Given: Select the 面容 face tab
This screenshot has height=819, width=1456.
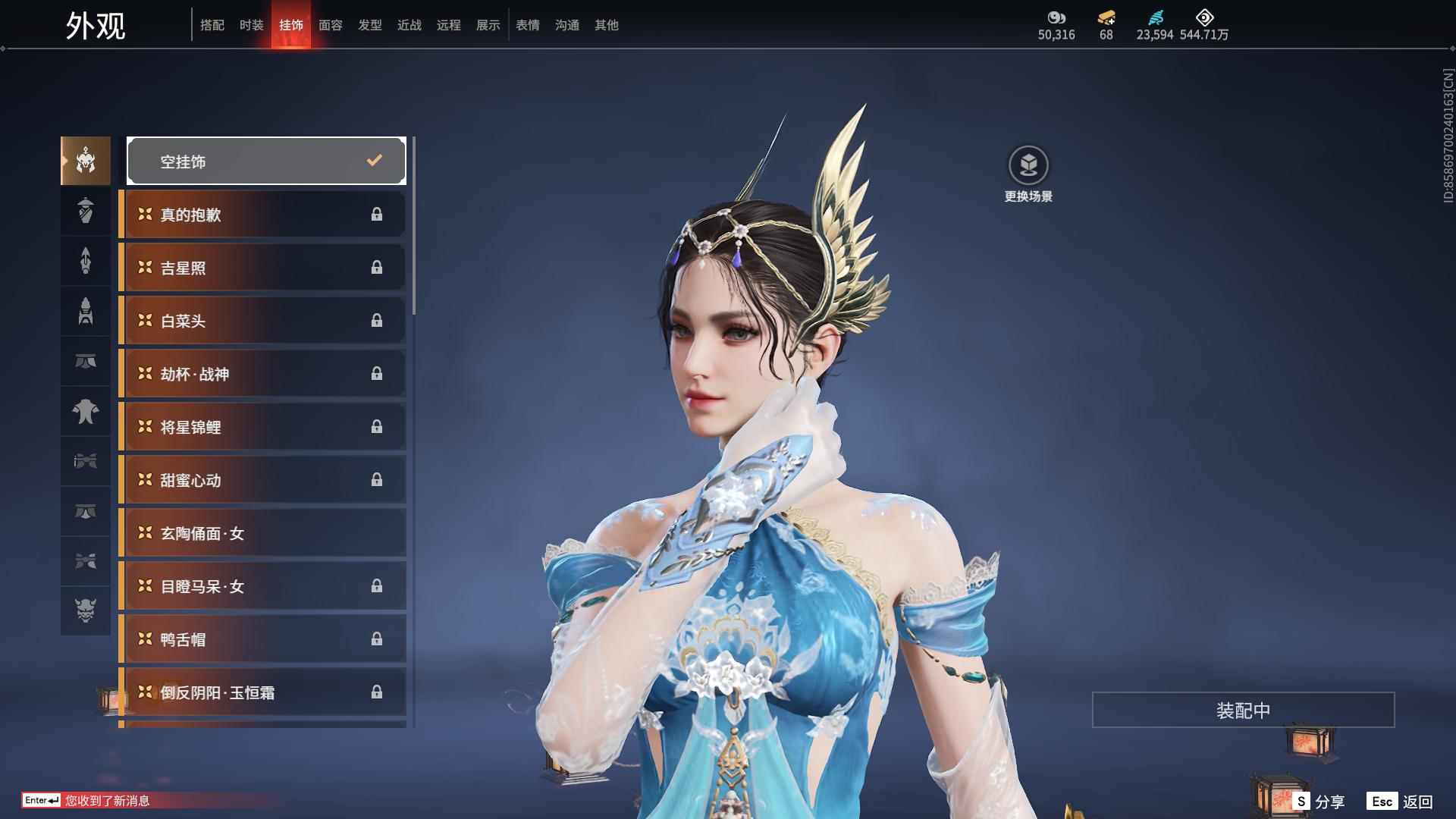Looking at the screenshot, I should 331,25.
